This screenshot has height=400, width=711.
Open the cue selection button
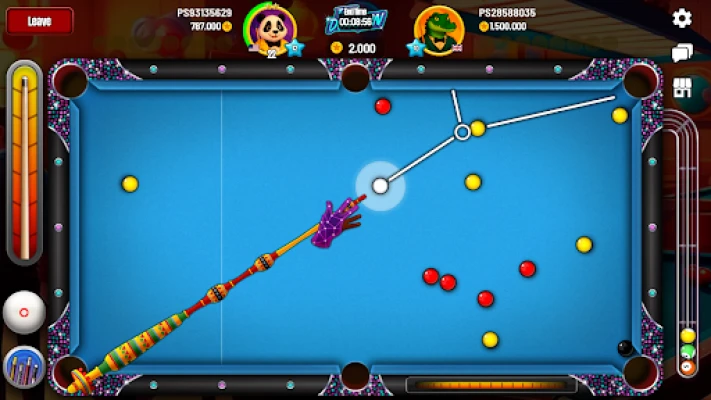24,367
